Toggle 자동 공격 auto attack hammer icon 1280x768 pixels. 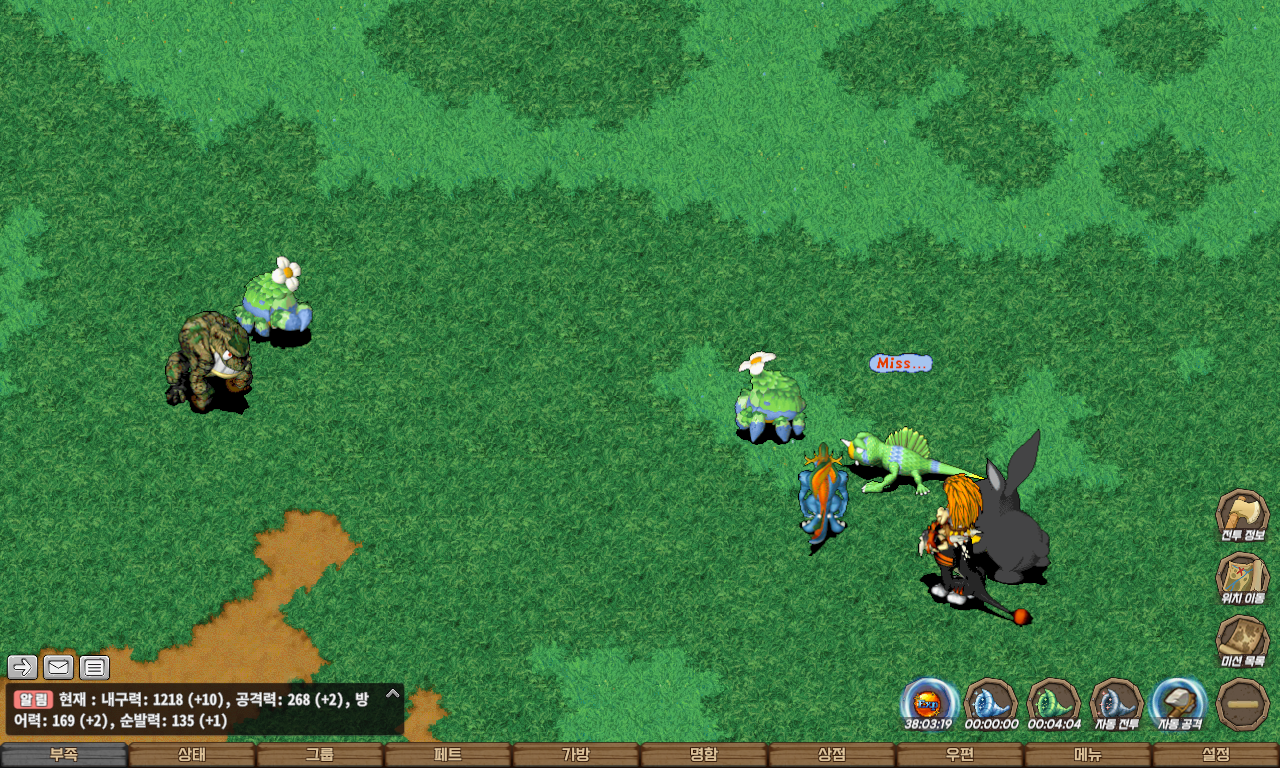[x=1179, y=702]
